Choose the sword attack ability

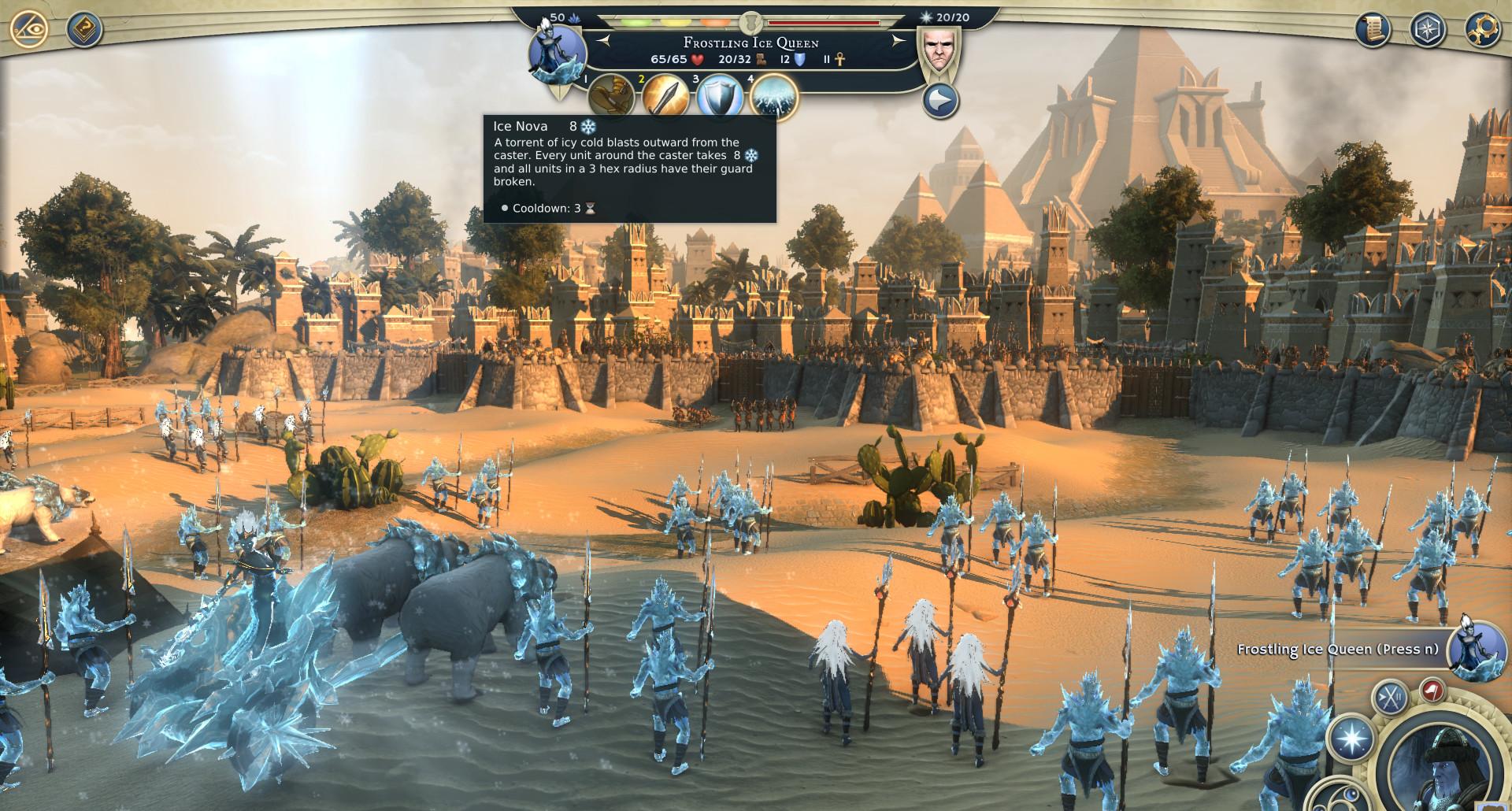coord(665,97)
